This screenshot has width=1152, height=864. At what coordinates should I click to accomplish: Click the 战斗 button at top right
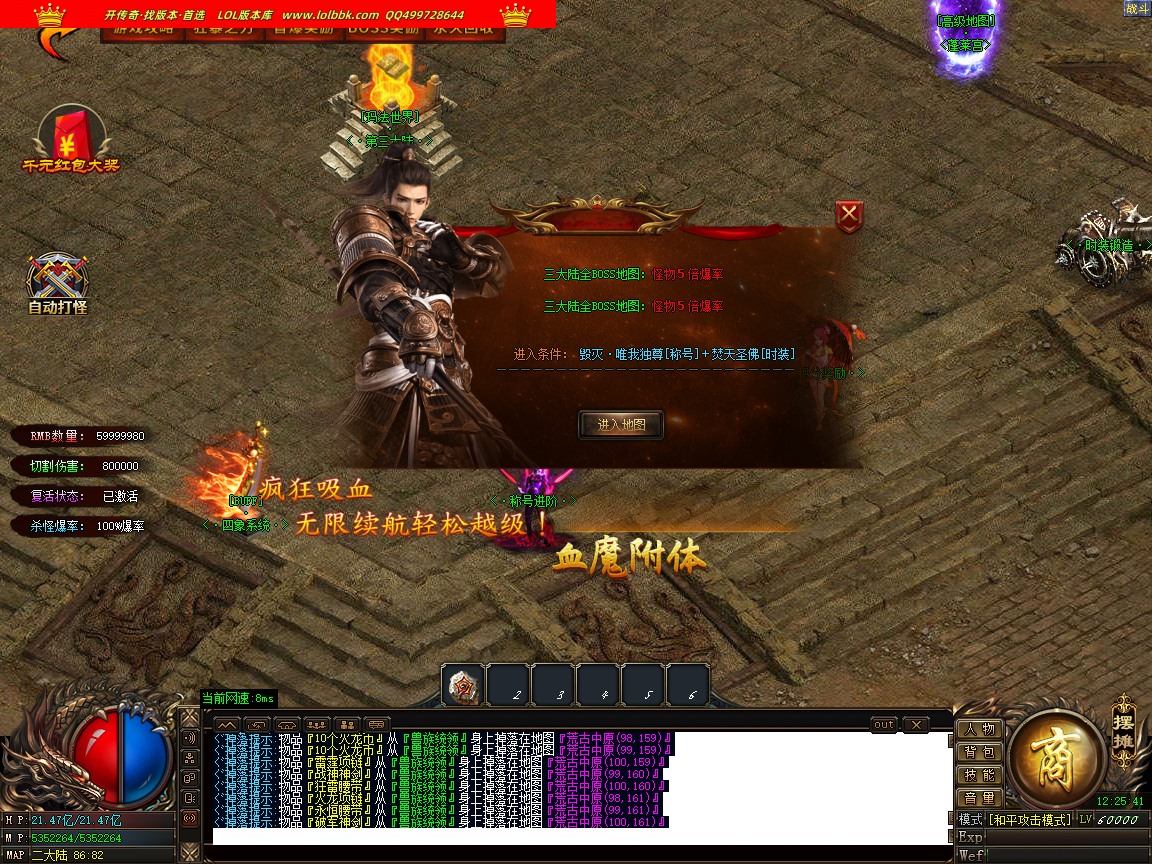[1136, 8]
